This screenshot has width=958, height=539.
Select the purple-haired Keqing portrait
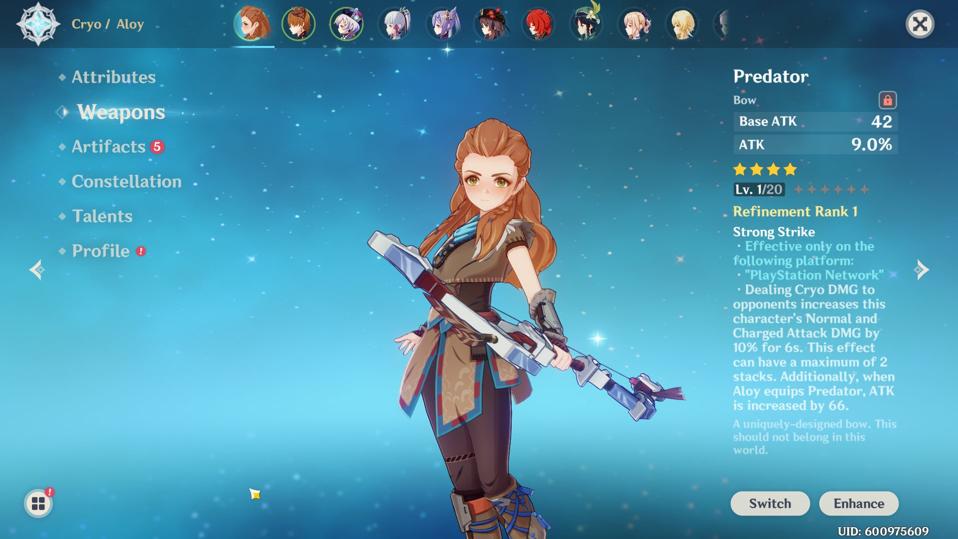(443, 23)
